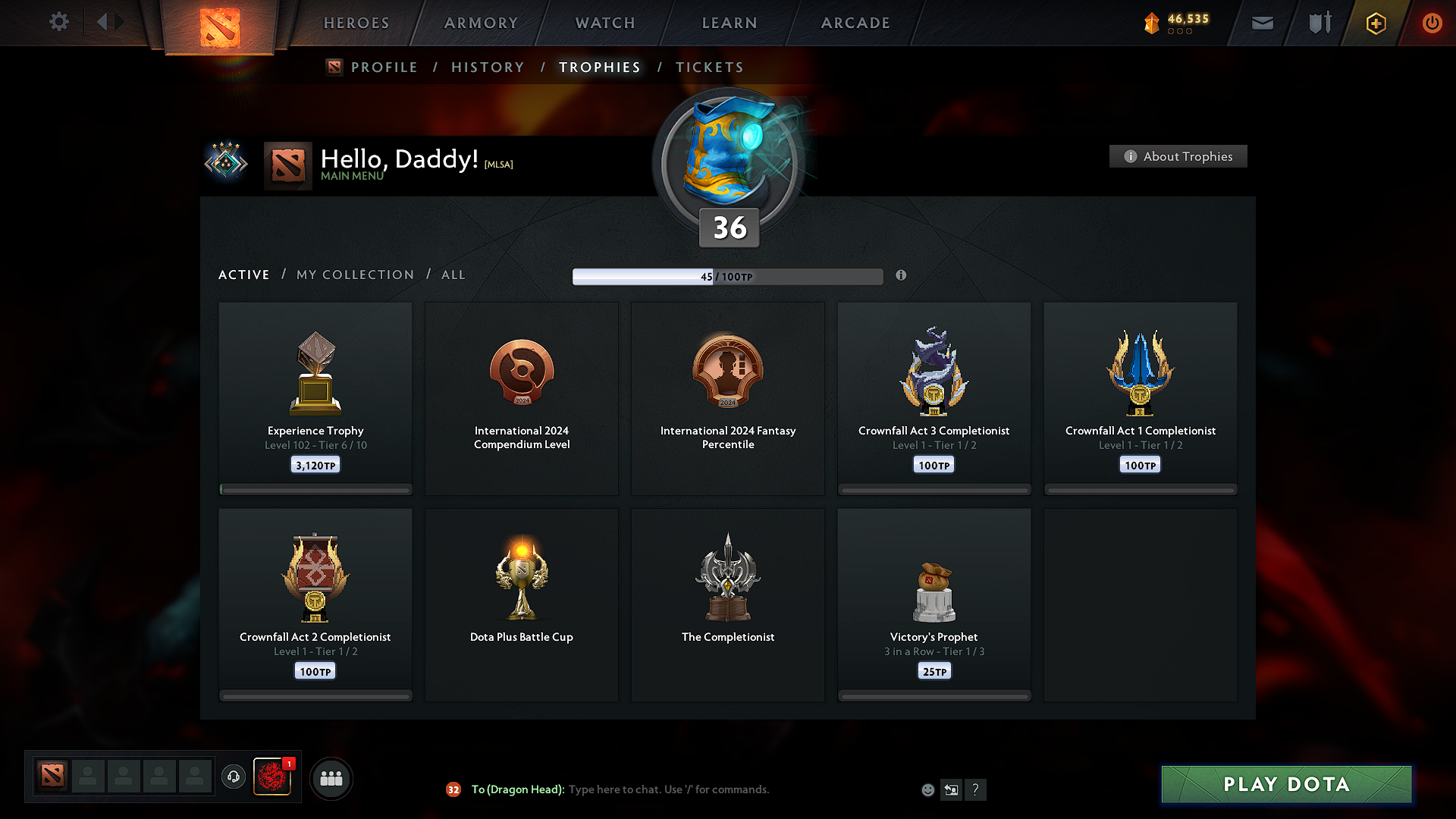Image resolution: width=1456 pixels, height=819 pixels.
Task: Open the emoticon picker in chat
Action: coord(927,789)
